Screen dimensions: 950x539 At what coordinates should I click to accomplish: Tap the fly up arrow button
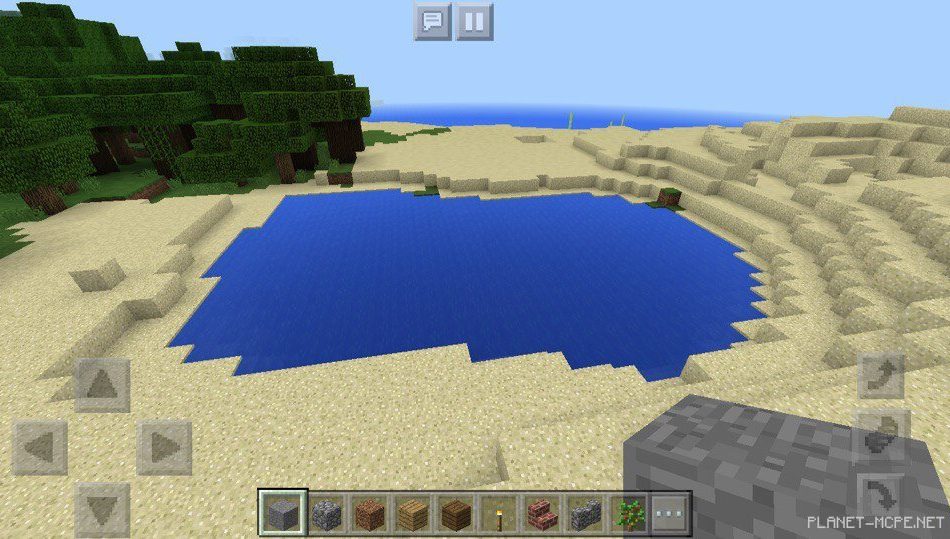882,375
